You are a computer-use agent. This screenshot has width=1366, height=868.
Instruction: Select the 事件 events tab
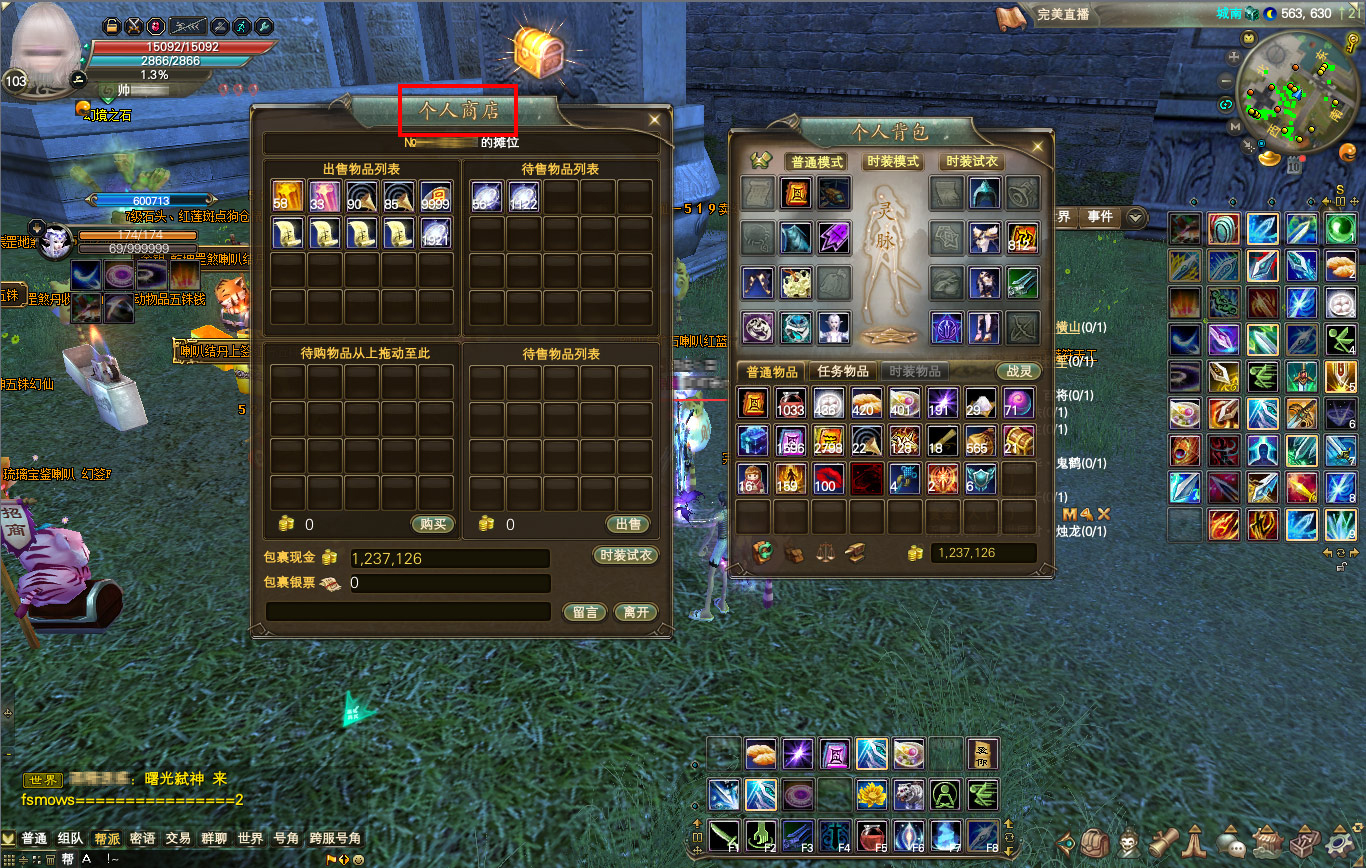(1100, 216)
